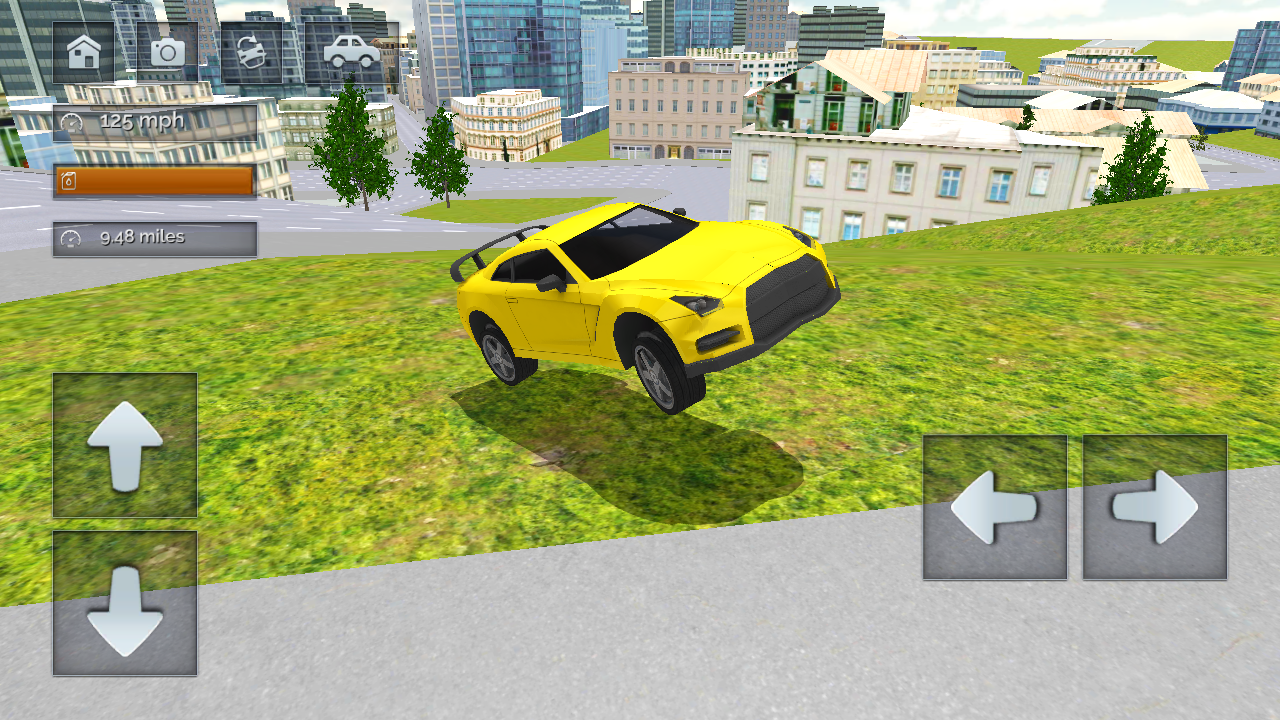Image resolution: width=1280 pixels, height=720 pixels.
Task: Steer left with the left arrow
Action: [993, 508]
